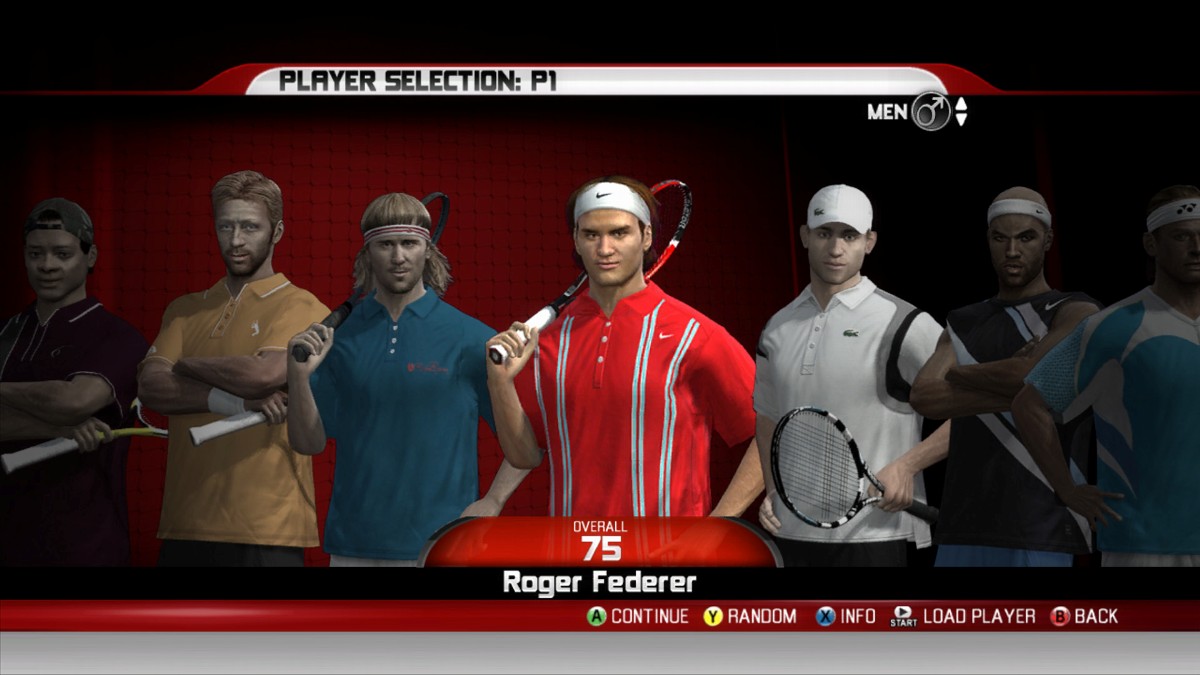
Task: Go Back to the previous screen
Action: coord(1085,616)
